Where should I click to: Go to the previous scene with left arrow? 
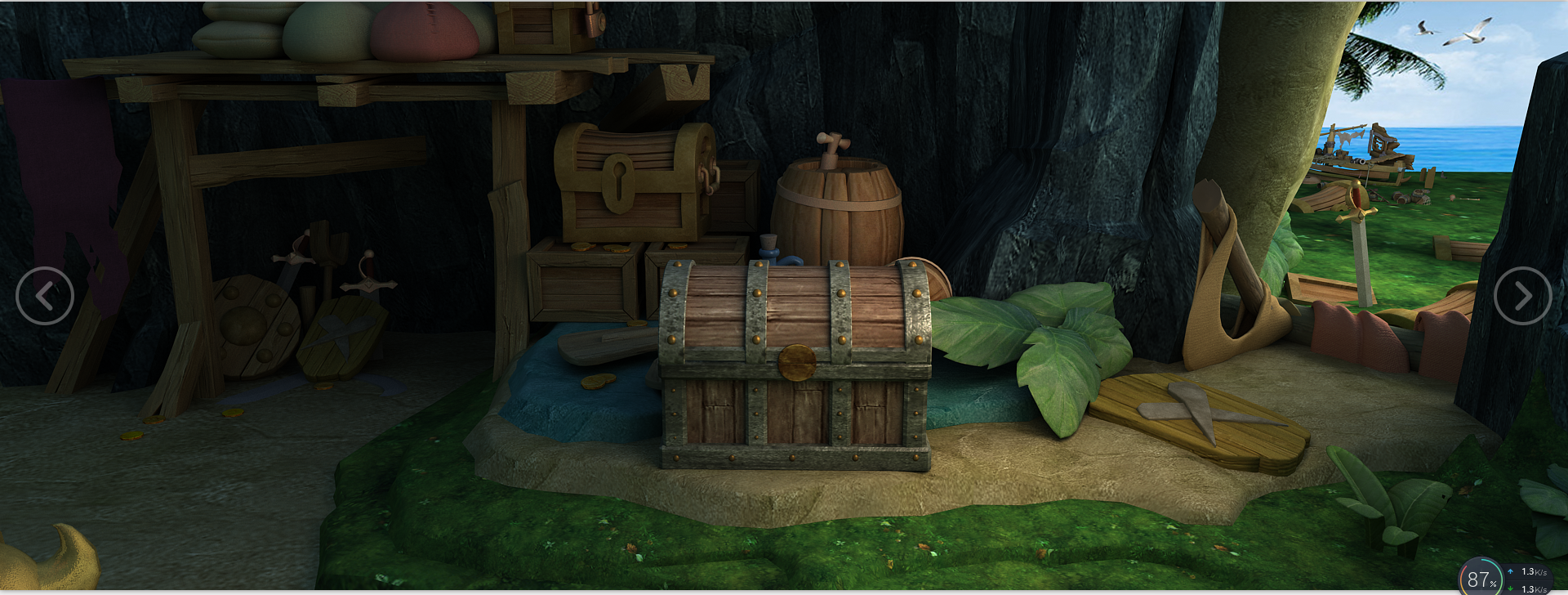pyautogui.click(x=45, y=296)
